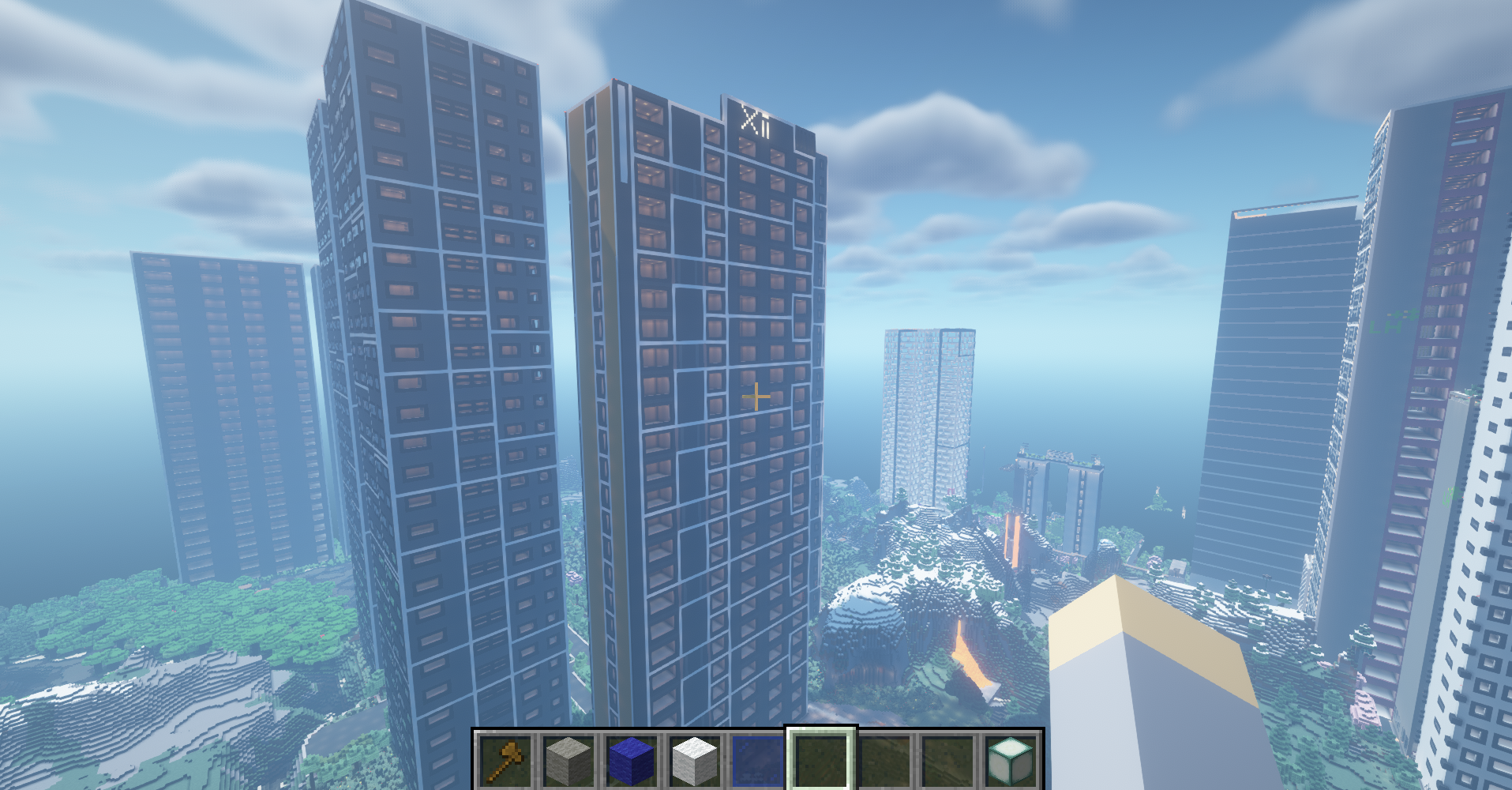Image resolution: width=1512 pixels, height=790 pixels.
Task: Pick the white block in the hotbar
Action: (695, 760)
